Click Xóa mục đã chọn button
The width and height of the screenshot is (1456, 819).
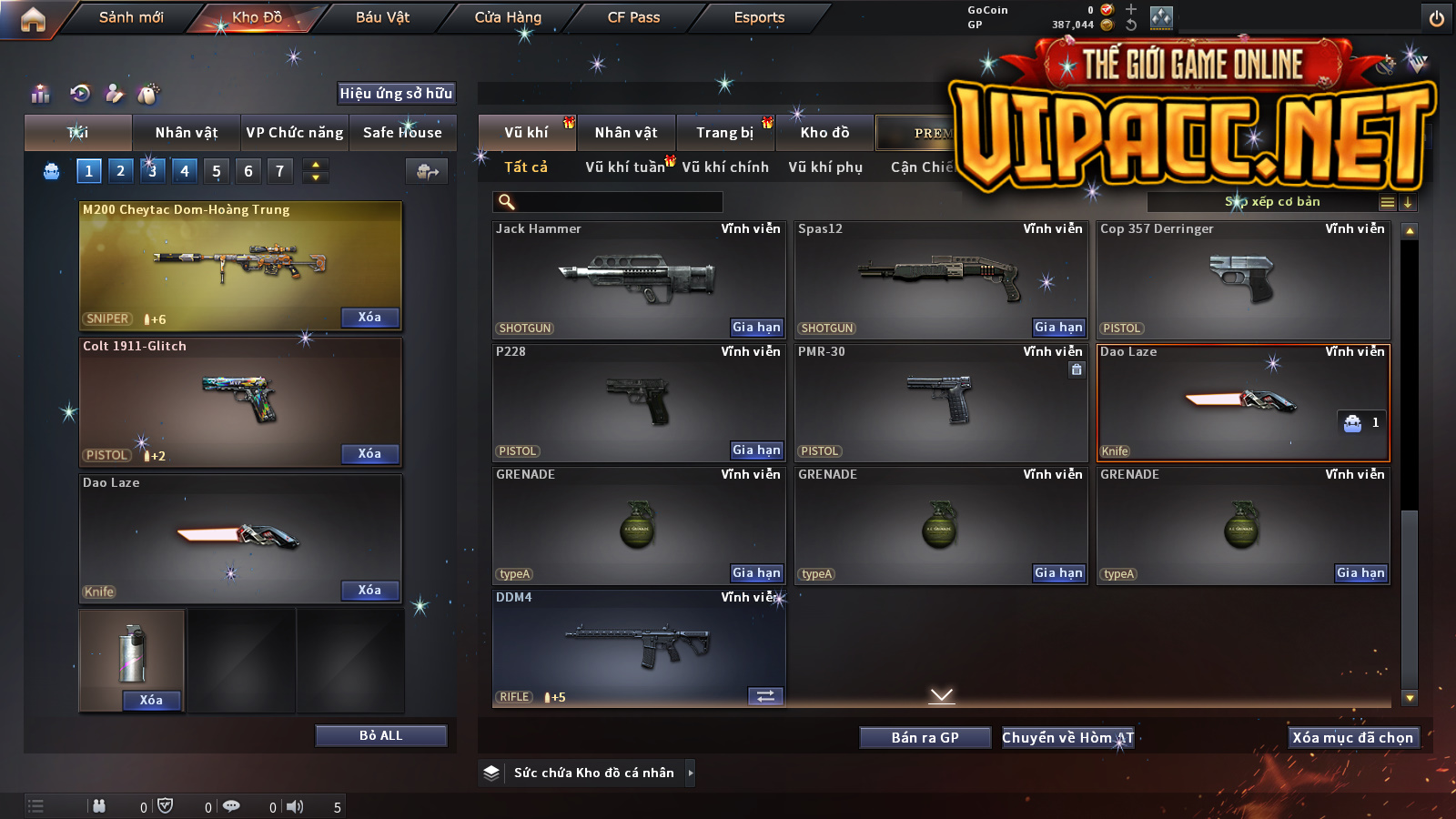click(x=1353, y=737)
